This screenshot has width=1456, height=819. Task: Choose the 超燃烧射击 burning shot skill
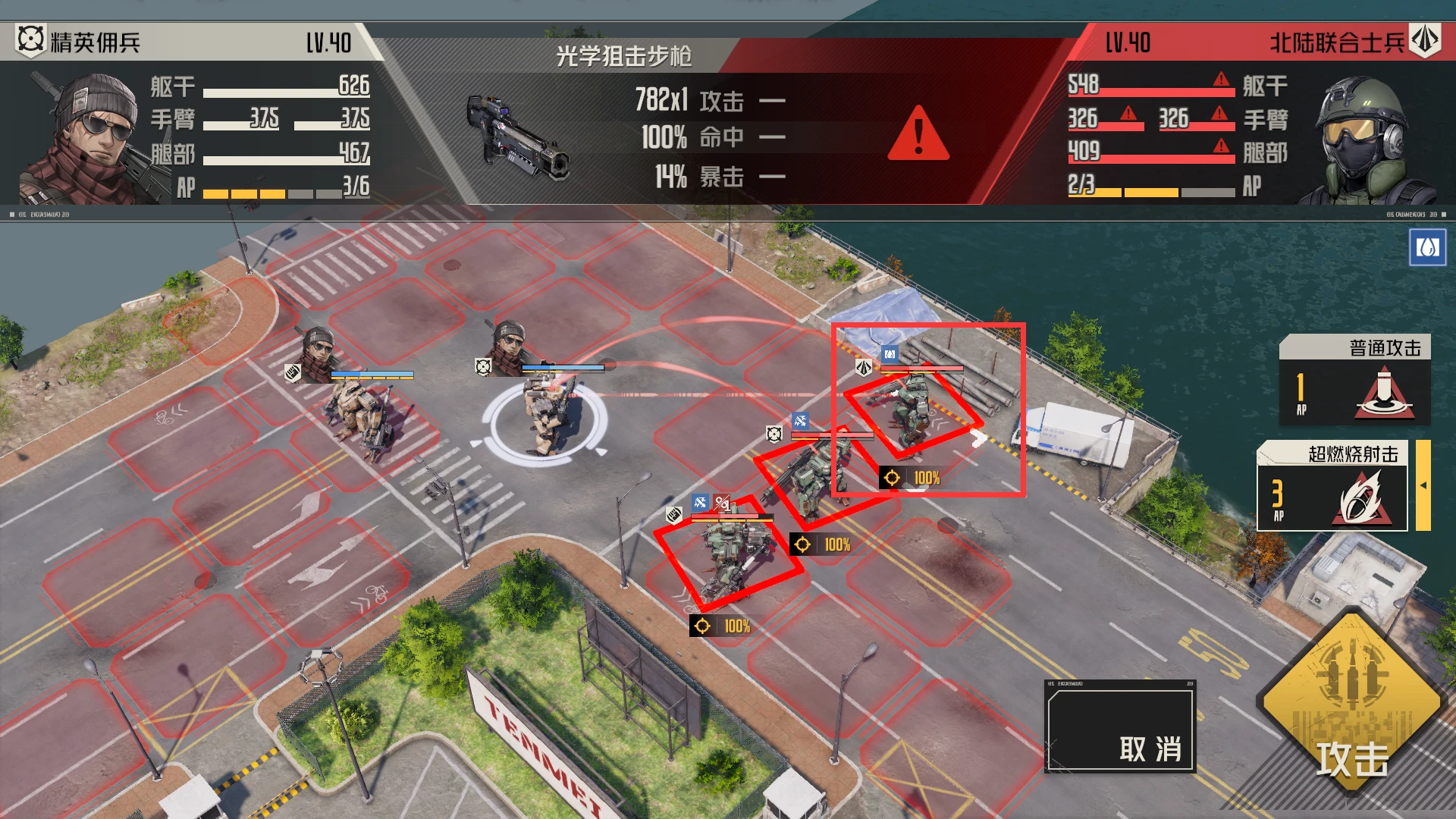1332,487
